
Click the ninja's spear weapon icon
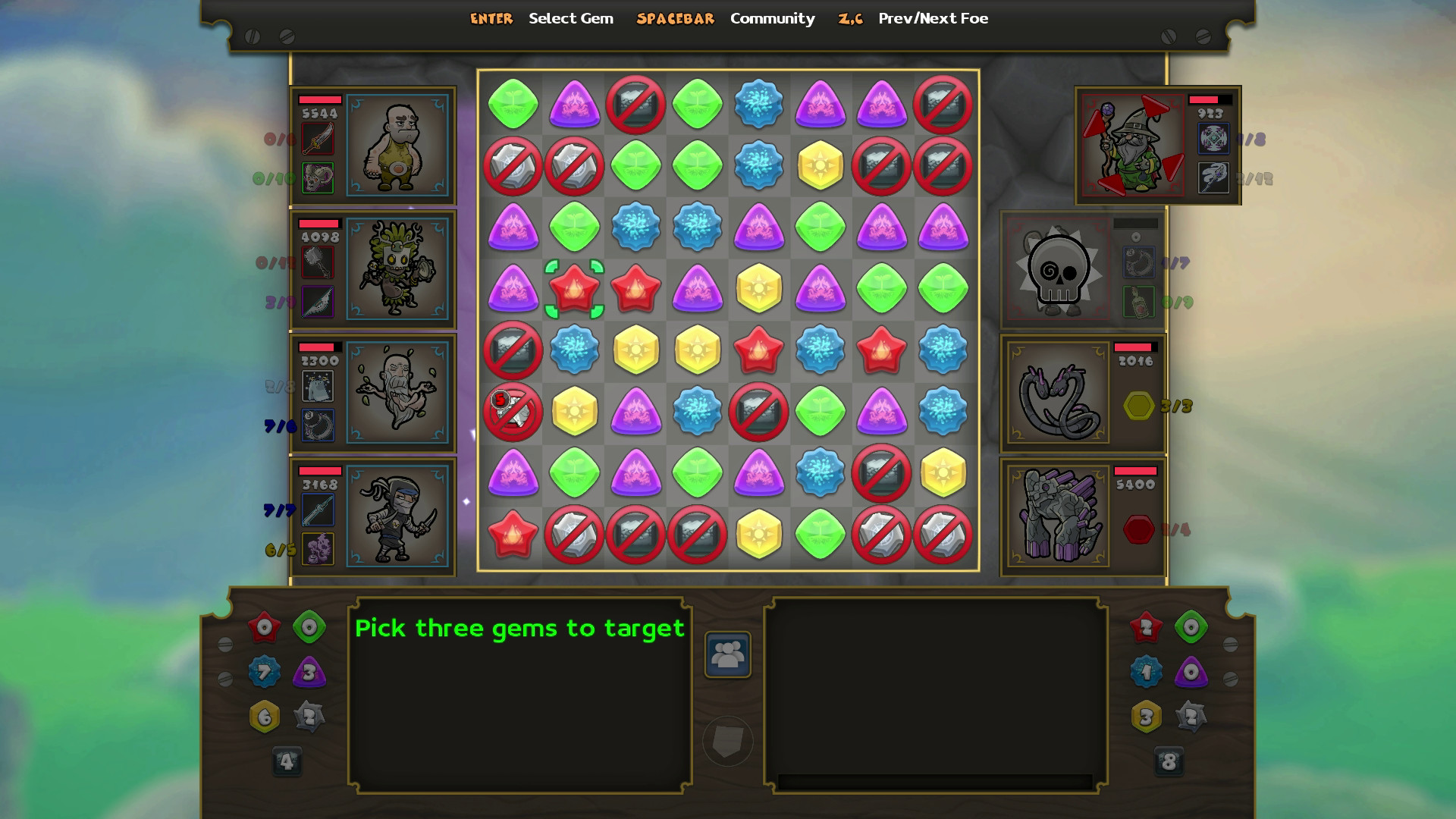click(x=318, y=510)
